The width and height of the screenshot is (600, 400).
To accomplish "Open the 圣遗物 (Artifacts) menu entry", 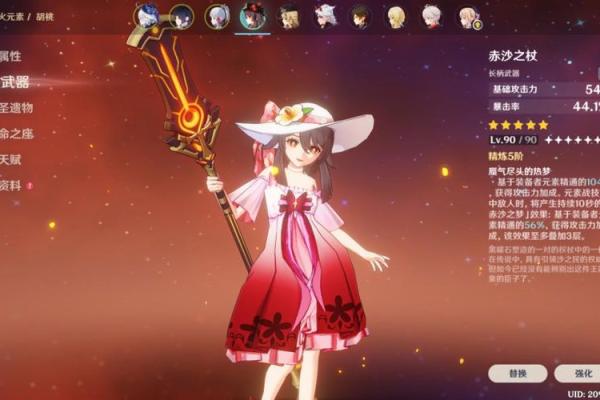I will coord(18,108).
